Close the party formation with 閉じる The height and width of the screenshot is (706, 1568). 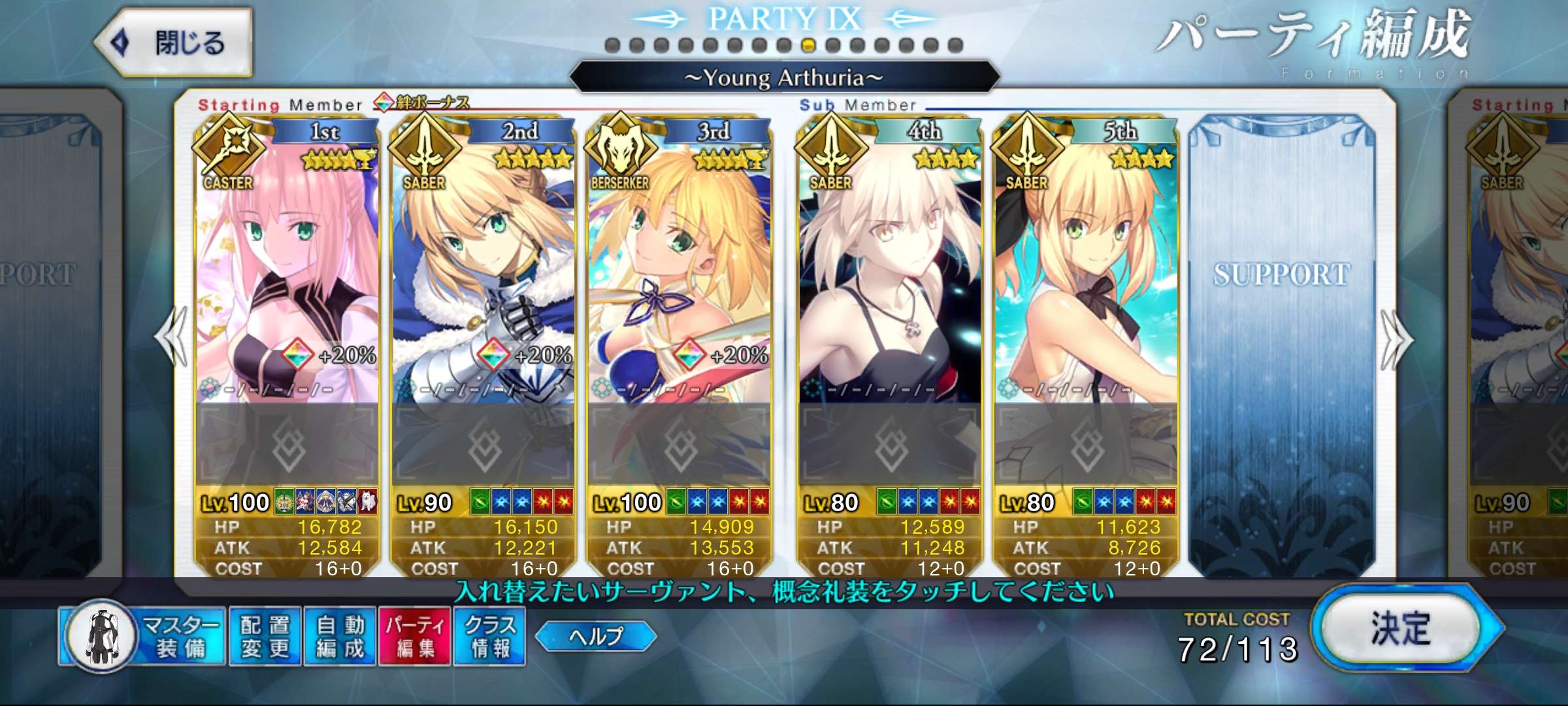(174, 43)
